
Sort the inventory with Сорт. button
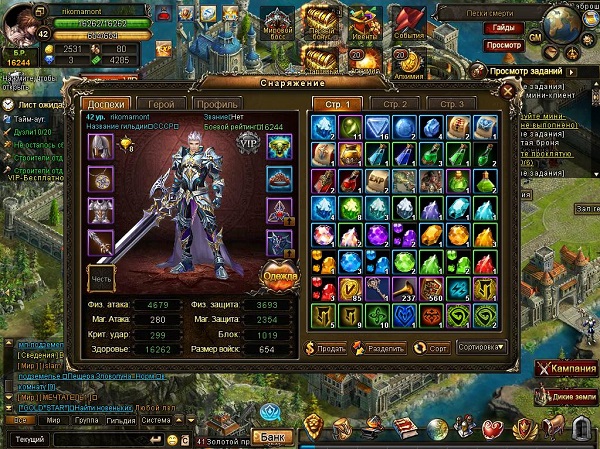(x=431, y=349)
